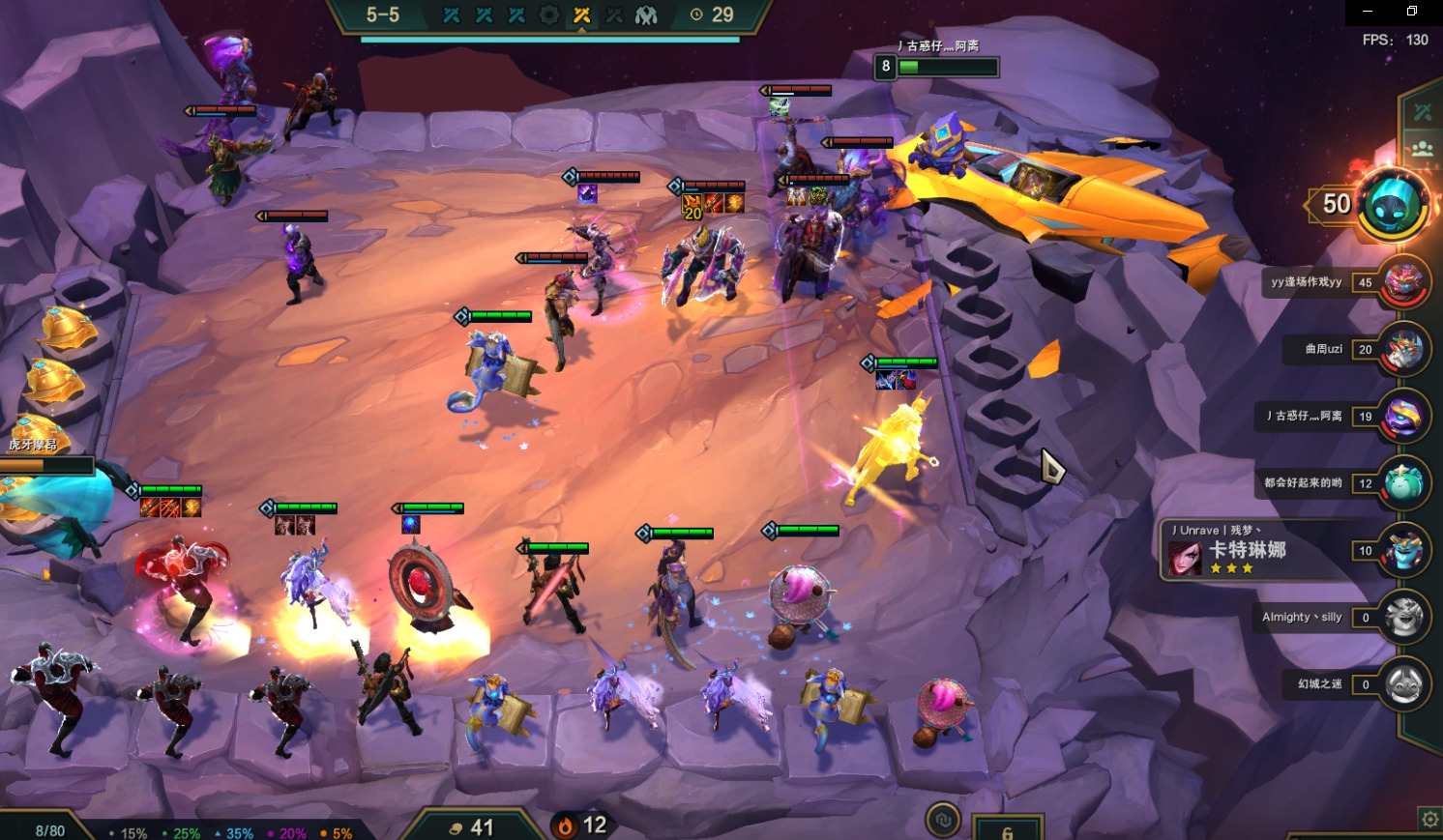Open the settings gear icon
The height and width of the screenshot is (840, 1443).
click(1429, 820)
